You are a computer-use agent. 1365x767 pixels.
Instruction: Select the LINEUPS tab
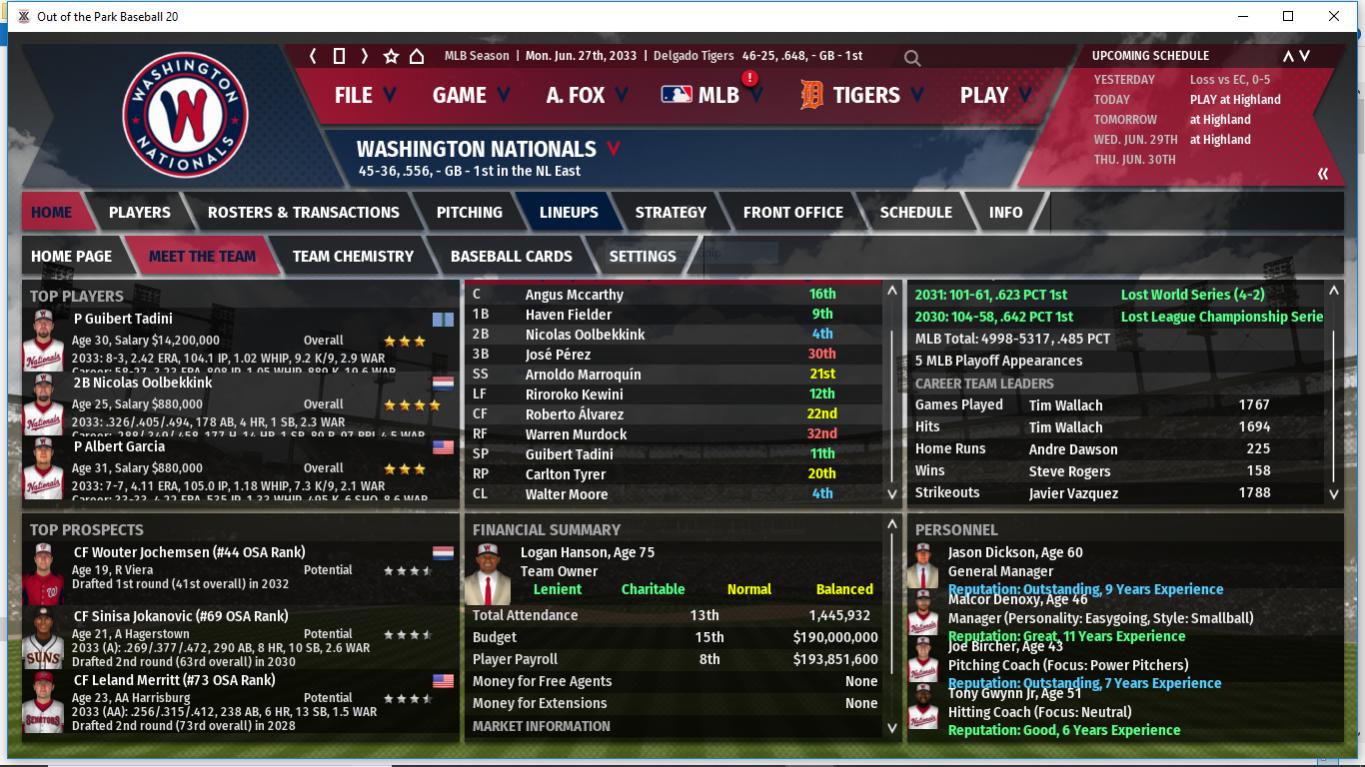(568, 212)
